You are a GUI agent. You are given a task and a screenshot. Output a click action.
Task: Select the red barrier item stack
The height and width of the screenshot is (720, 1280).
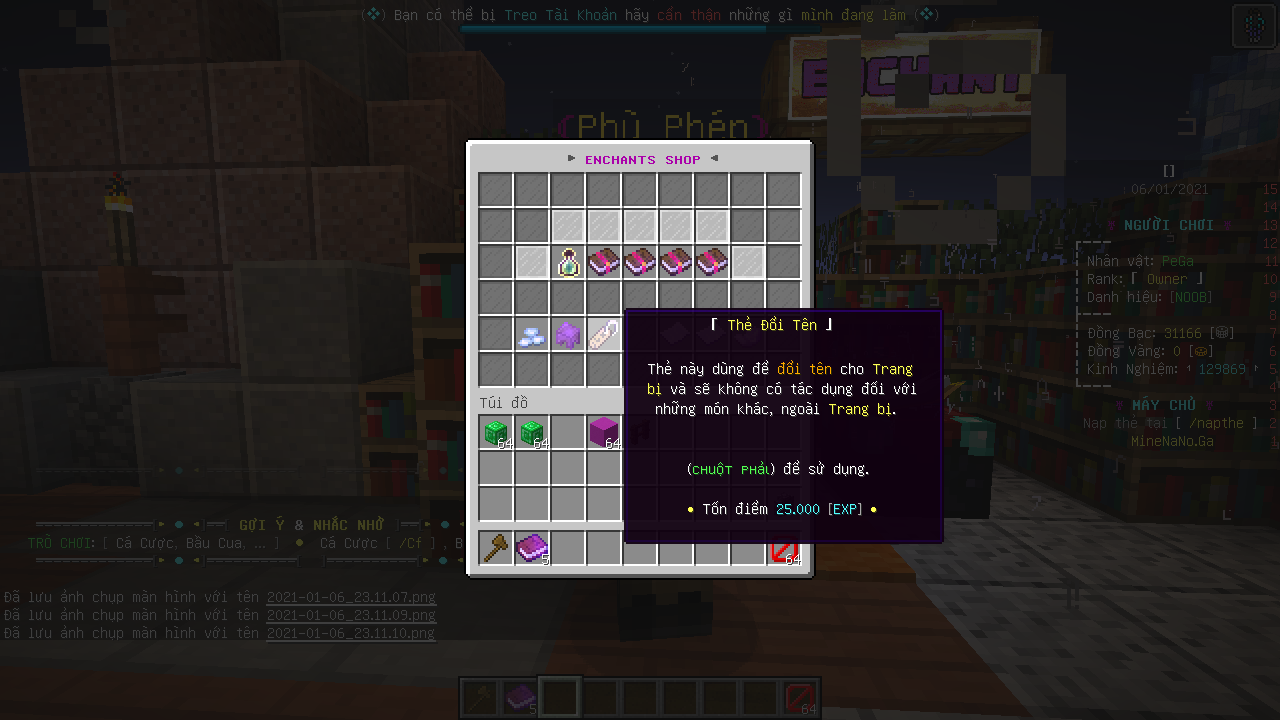784,549
